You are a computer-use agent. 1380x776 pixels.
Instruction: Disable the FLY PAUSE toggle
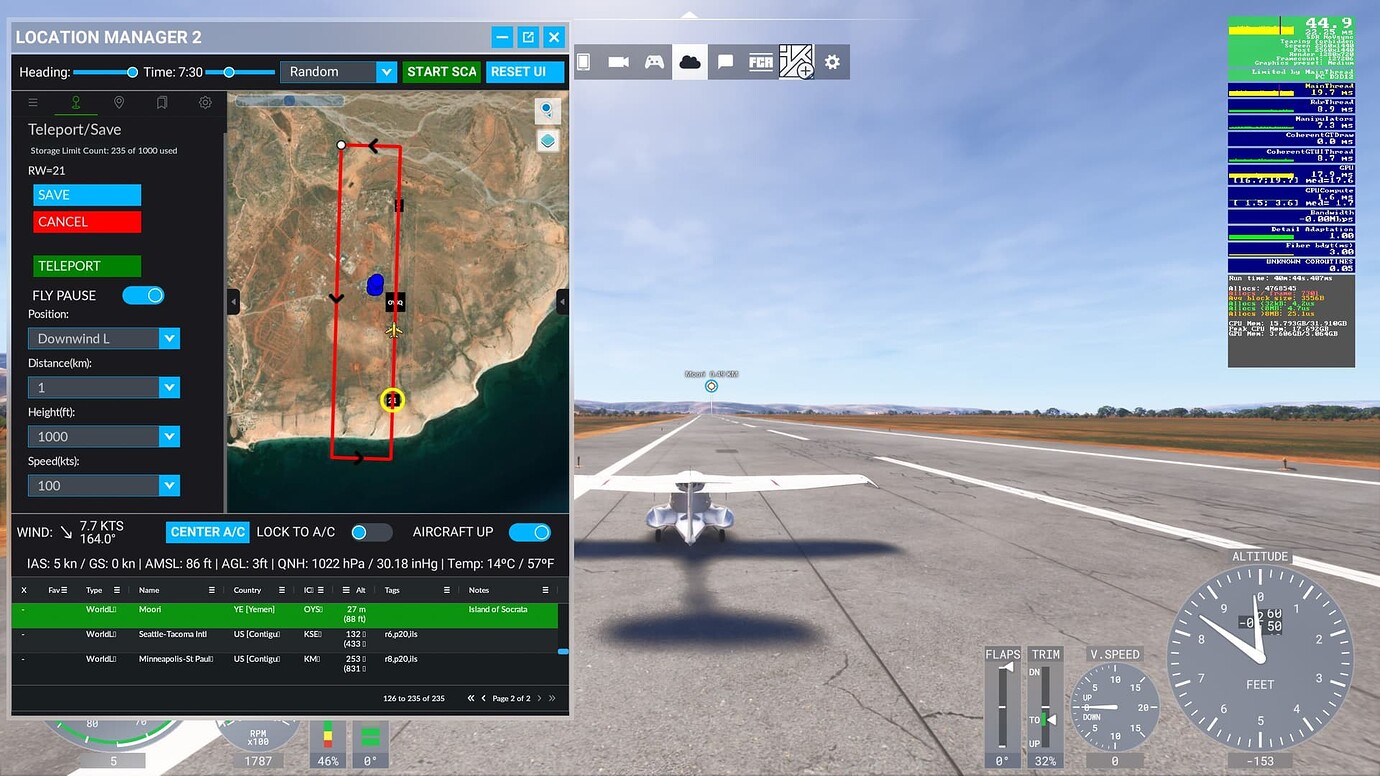(x=143, y=295)
